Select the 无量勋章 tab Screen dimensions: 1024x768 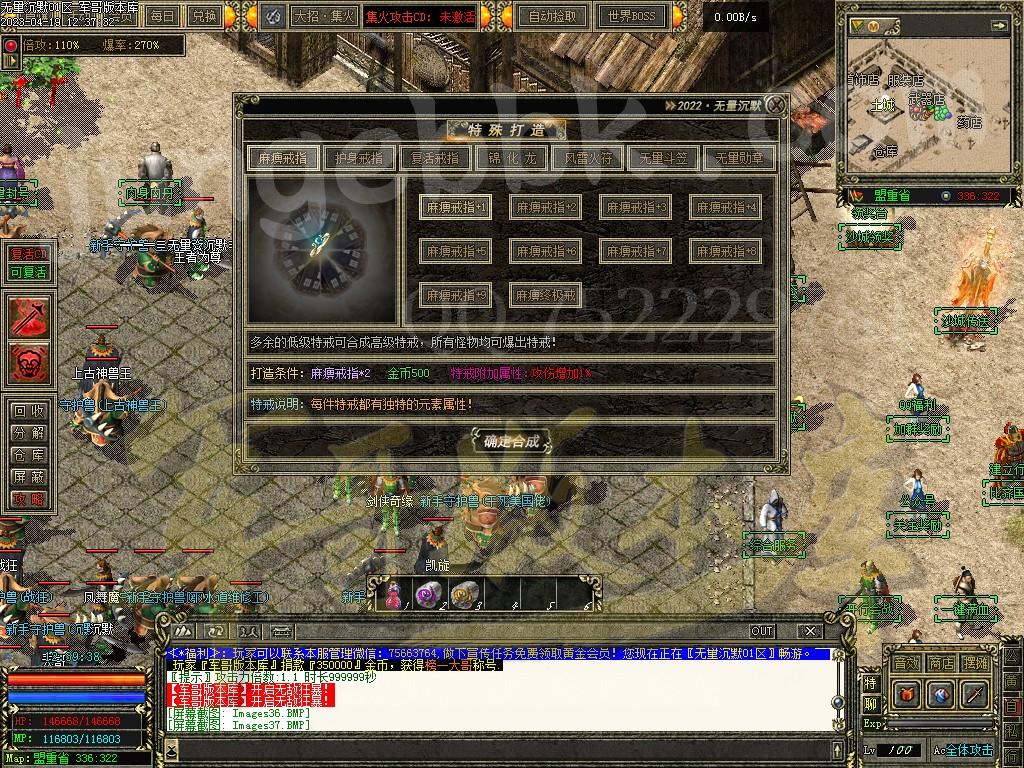pos(739,158)
